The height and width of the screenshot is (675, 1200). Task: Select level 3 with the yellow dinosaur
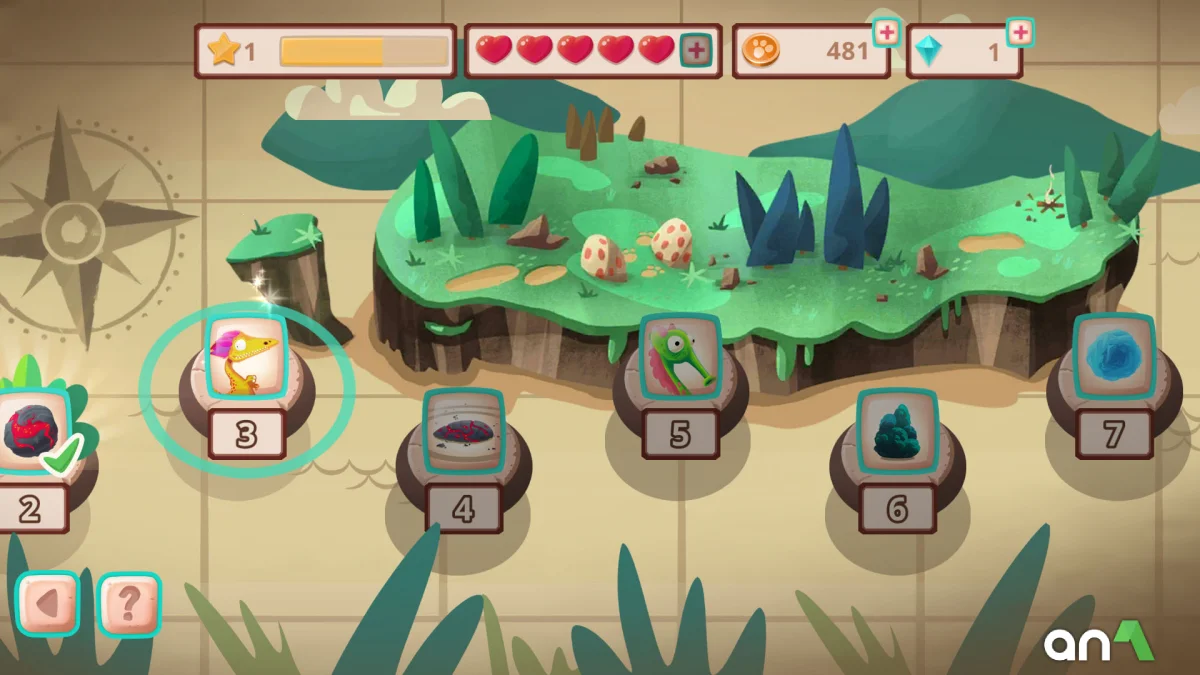click(x=246, y=358)
